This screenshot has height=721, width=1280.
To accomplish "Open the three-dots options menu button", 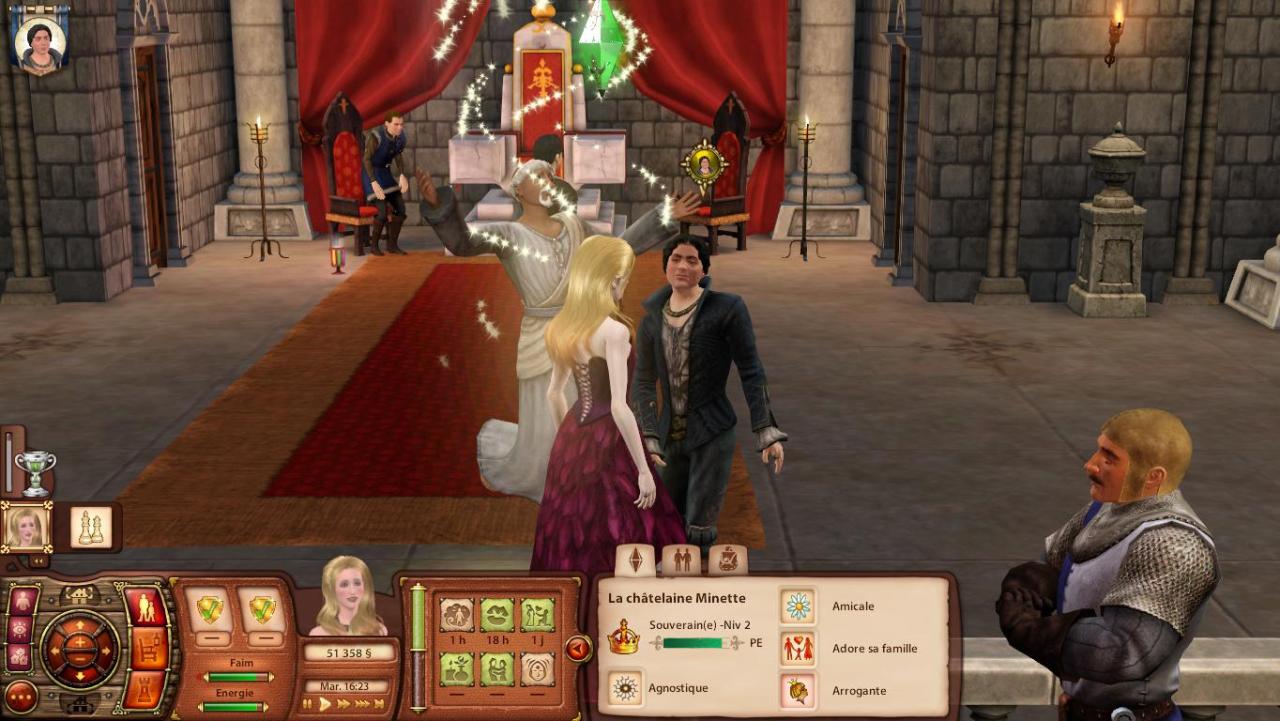I will pos(20,696).
